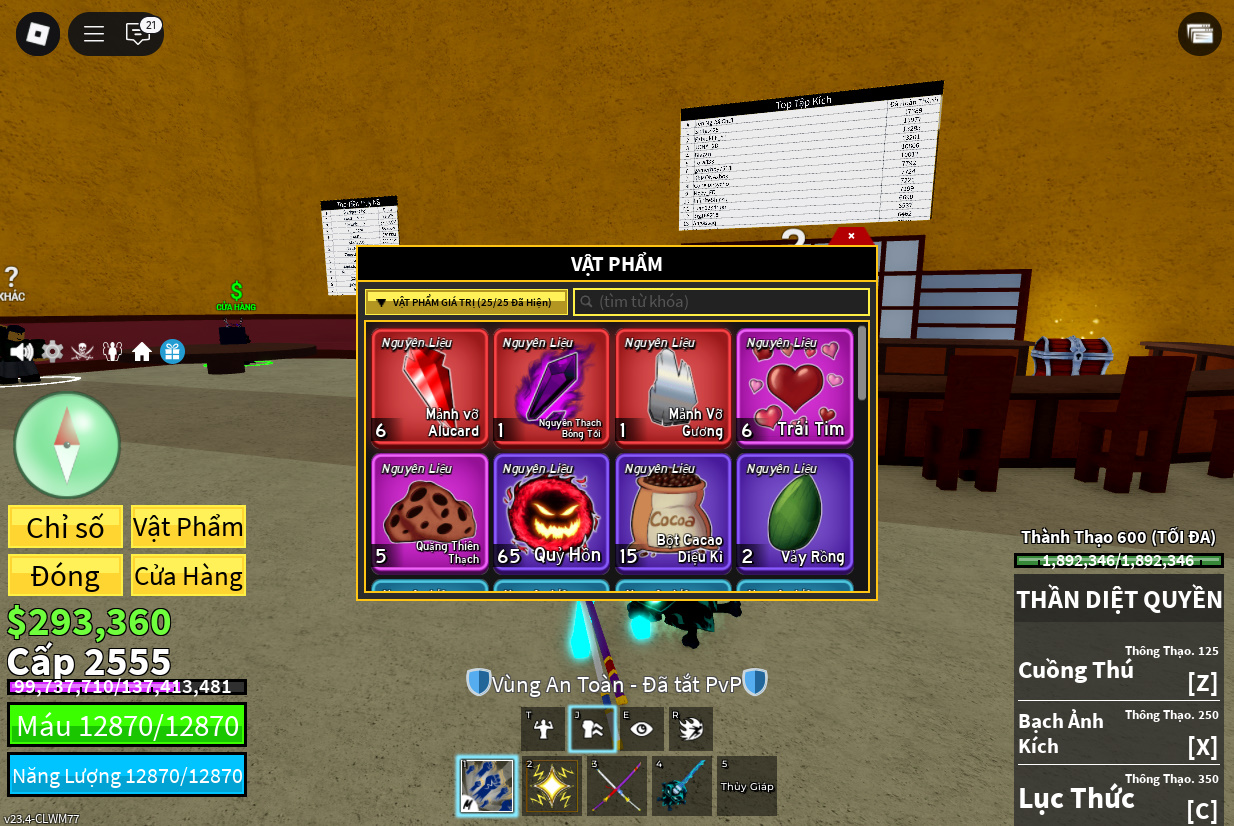Image resolution: width=1234 pixels, height=826 pixels.
Task: Select the Mảnh vỡ Alucard item
Action: (x=430, y=386)
